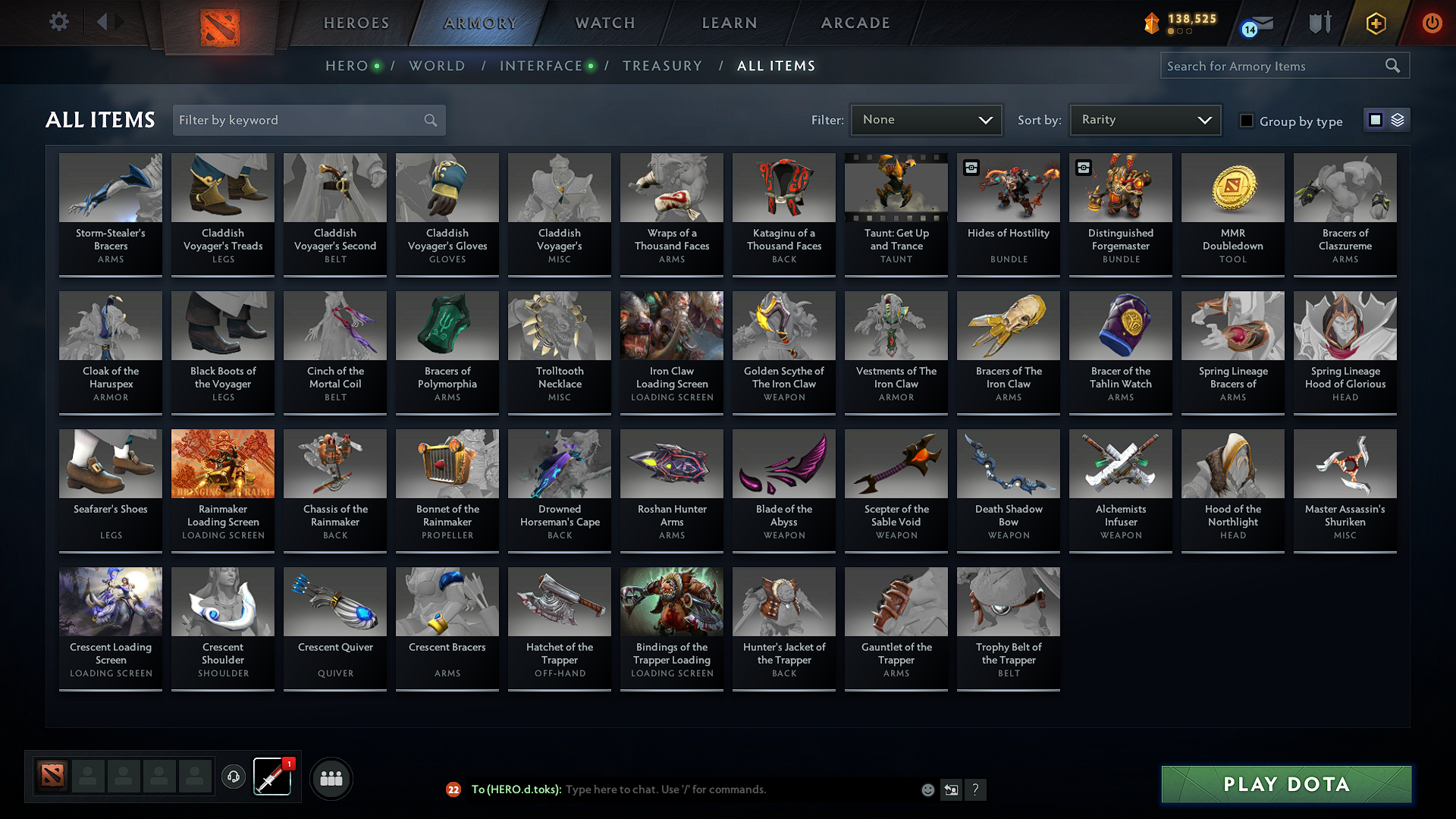Screen dimensions: 1456x819
Task: Select the Crescent Quiver item thumbnail
Action: click(334, 601)
